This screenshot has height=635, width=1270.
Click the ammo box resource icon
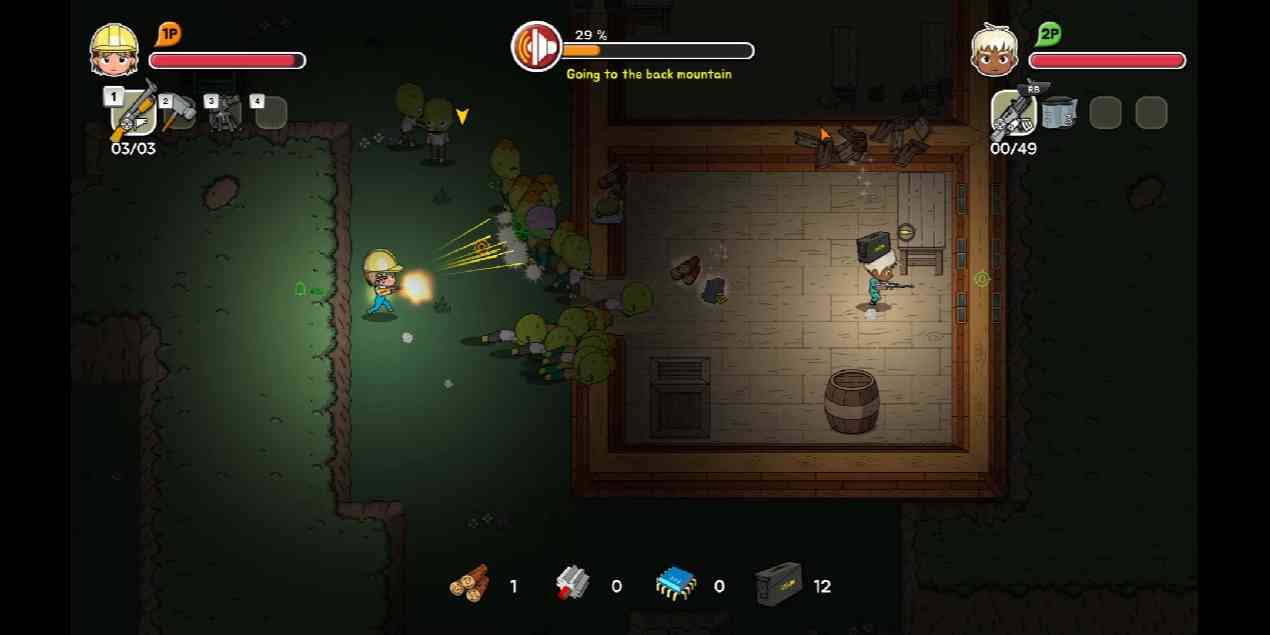[x=779, y=584]
